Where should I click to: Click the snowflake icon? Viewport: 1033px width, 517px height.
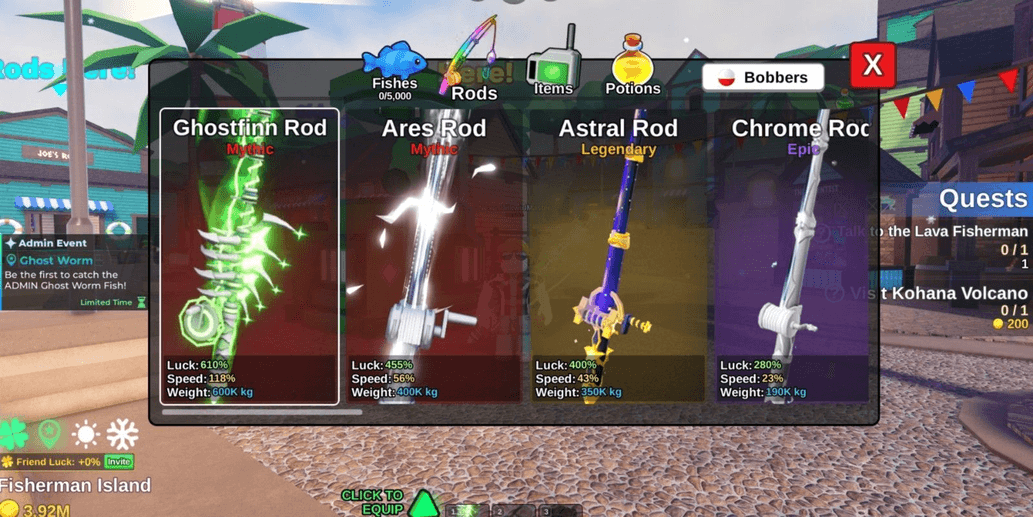(122, 434)
